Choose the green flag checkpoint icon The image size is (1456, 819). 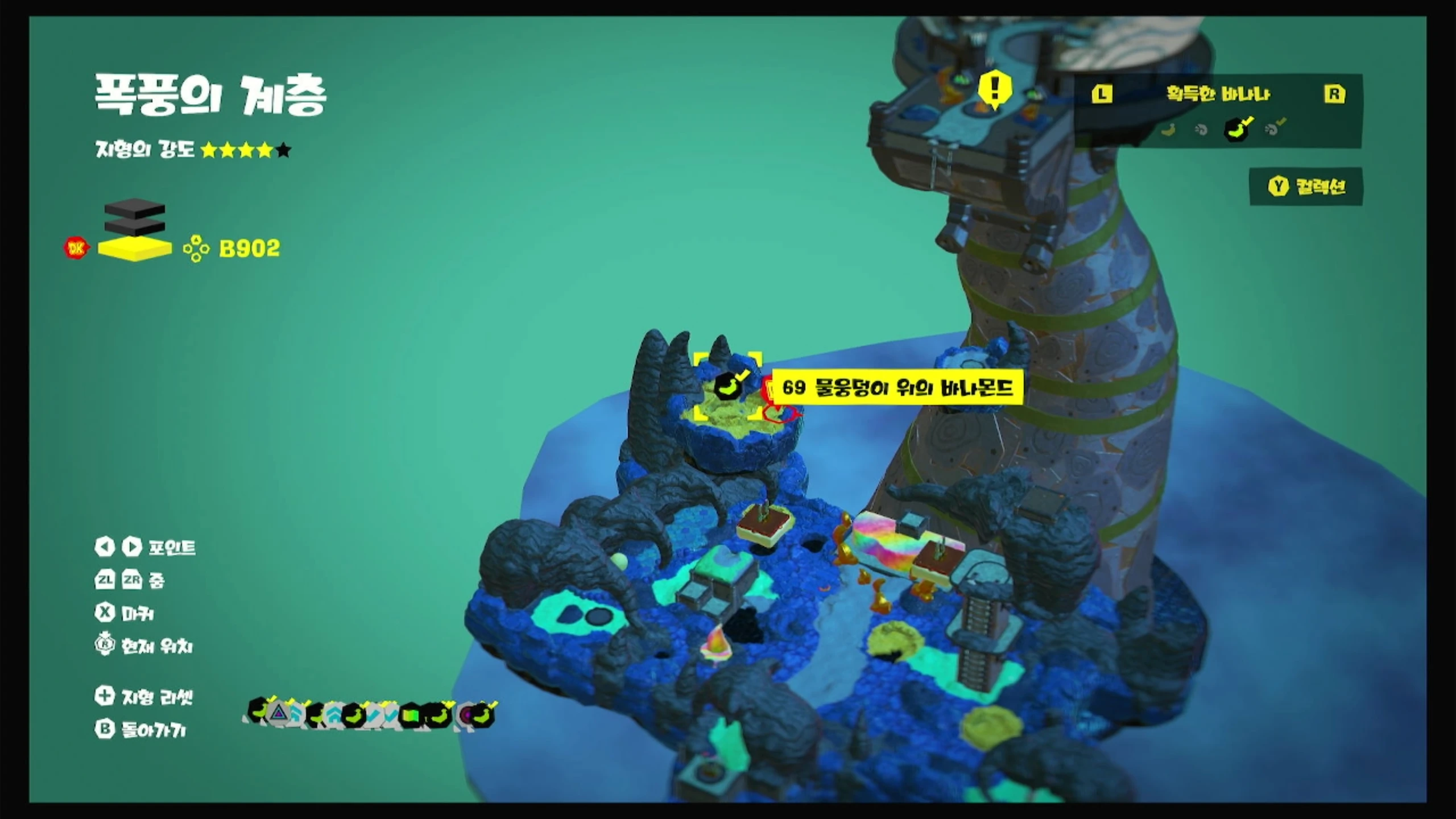pos(411,715)
